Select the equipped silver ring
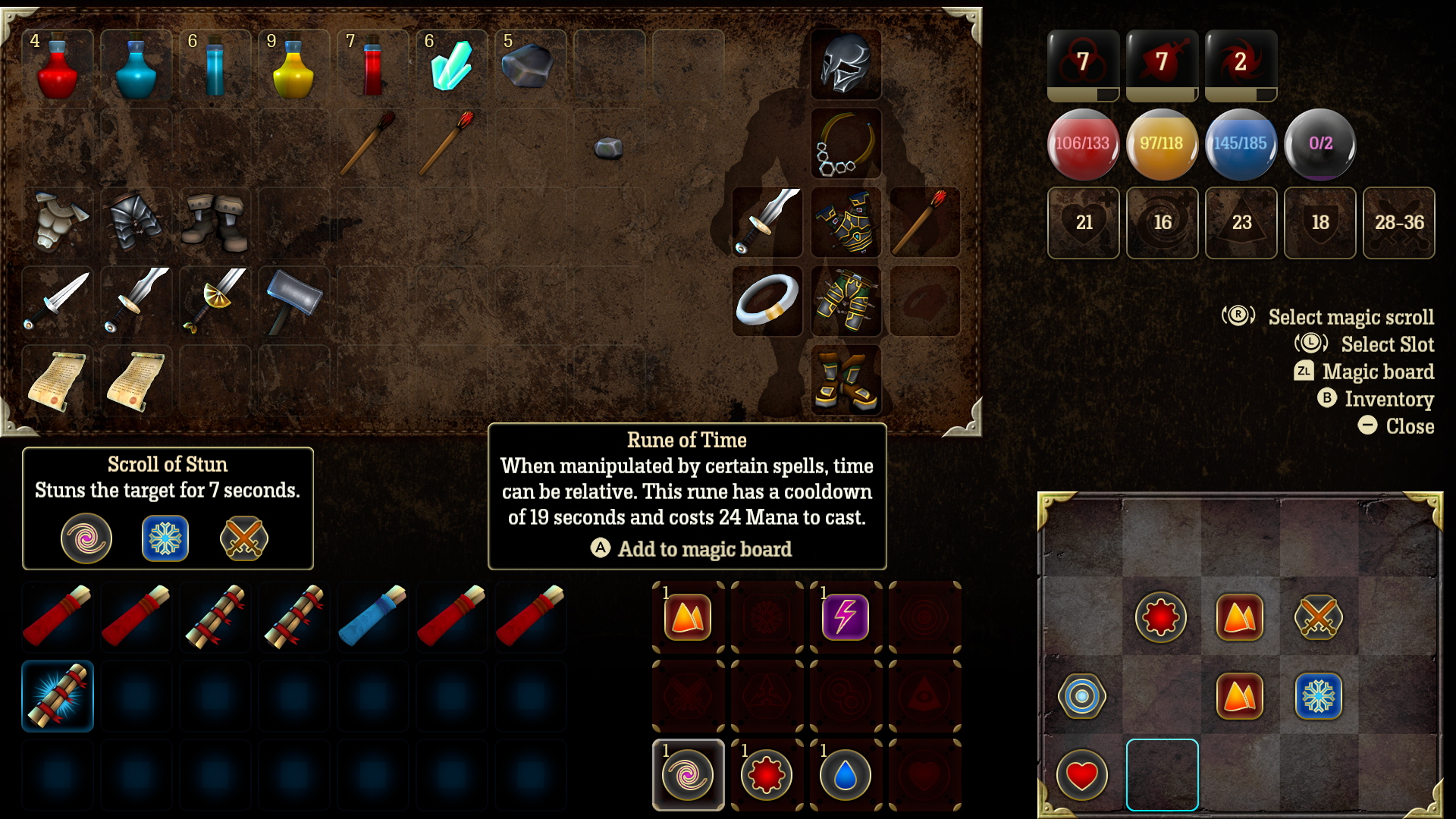Image resolution: width=1456 pixels, height=819 pixels. pyautogui.click(x=767, y=300)
